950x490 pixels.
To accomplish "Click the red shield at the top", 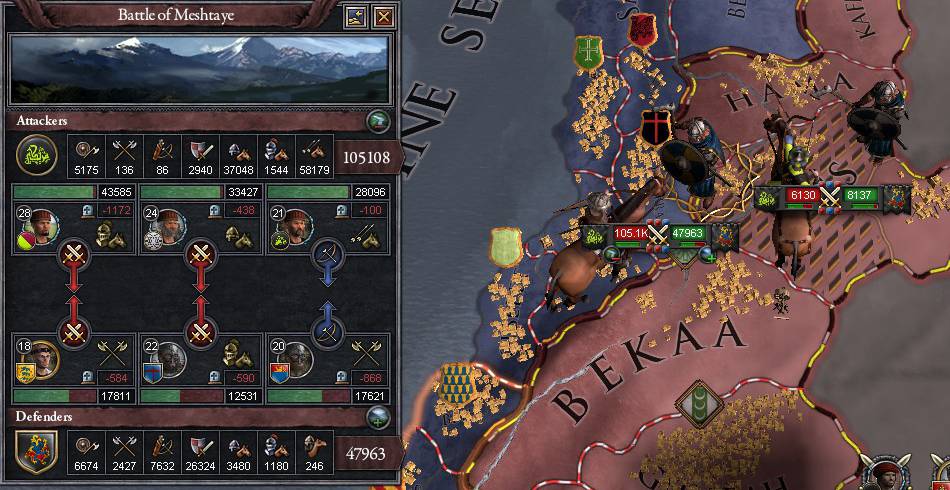I will [x=641, y=28].
